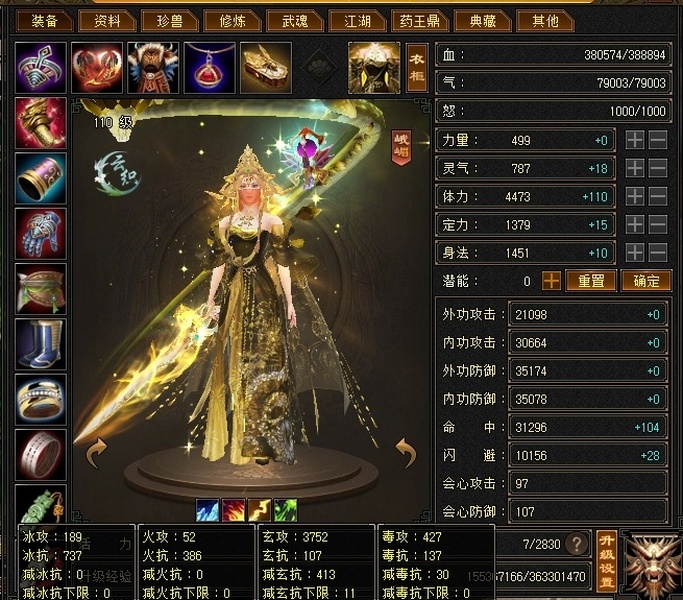Go to the 江湖 tab

(x=358, y=20)
